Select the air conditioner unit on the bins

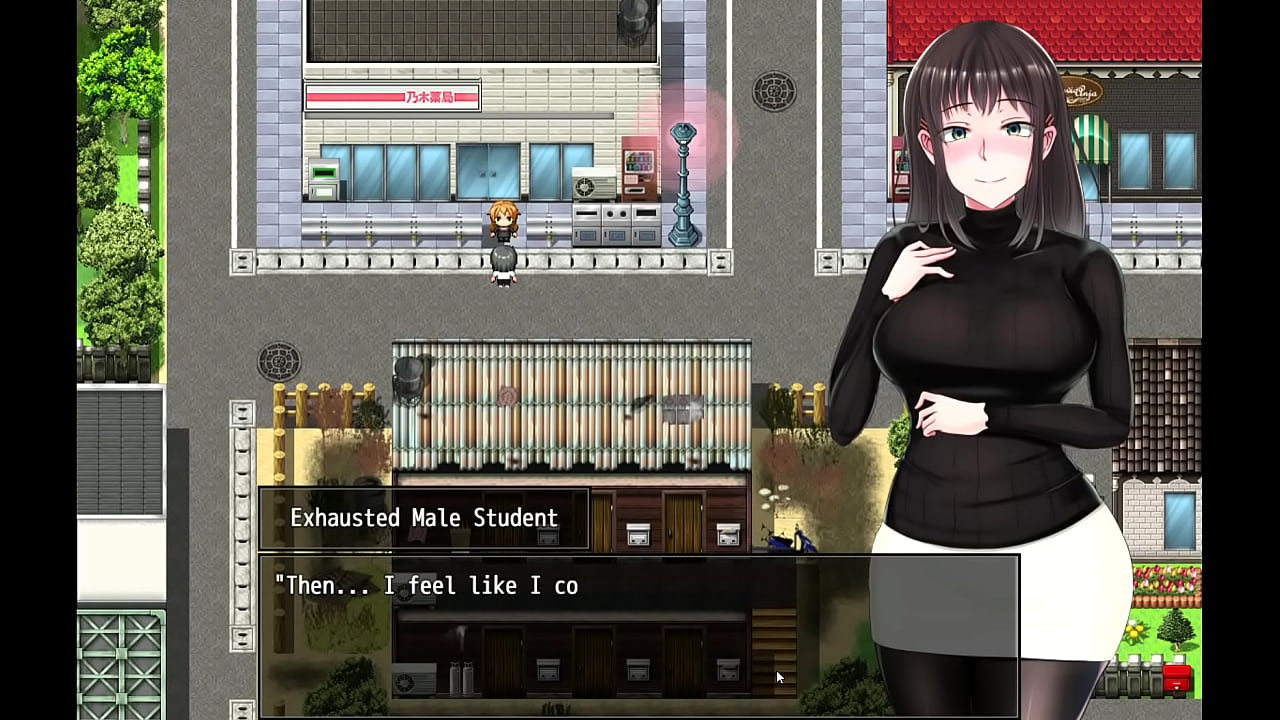tap(593, 183)
